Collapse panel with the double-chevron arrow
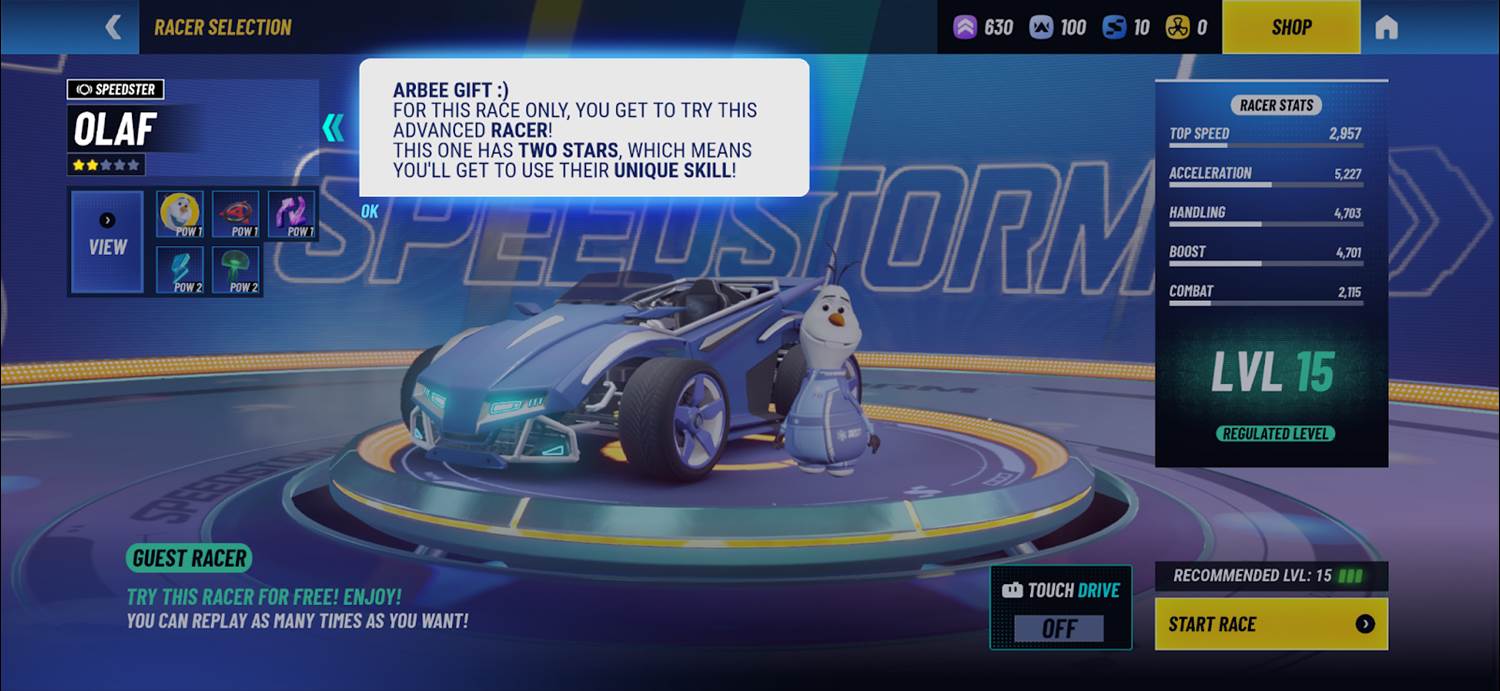 (x=333, y=127)
